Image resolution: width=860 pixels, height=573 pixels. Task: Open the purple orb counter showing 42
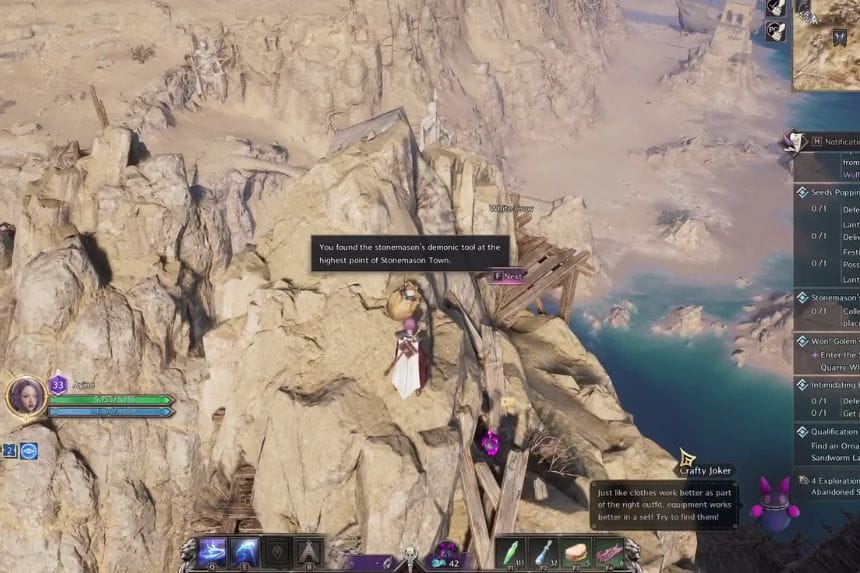pyautogui.click(x=447, y=554)
